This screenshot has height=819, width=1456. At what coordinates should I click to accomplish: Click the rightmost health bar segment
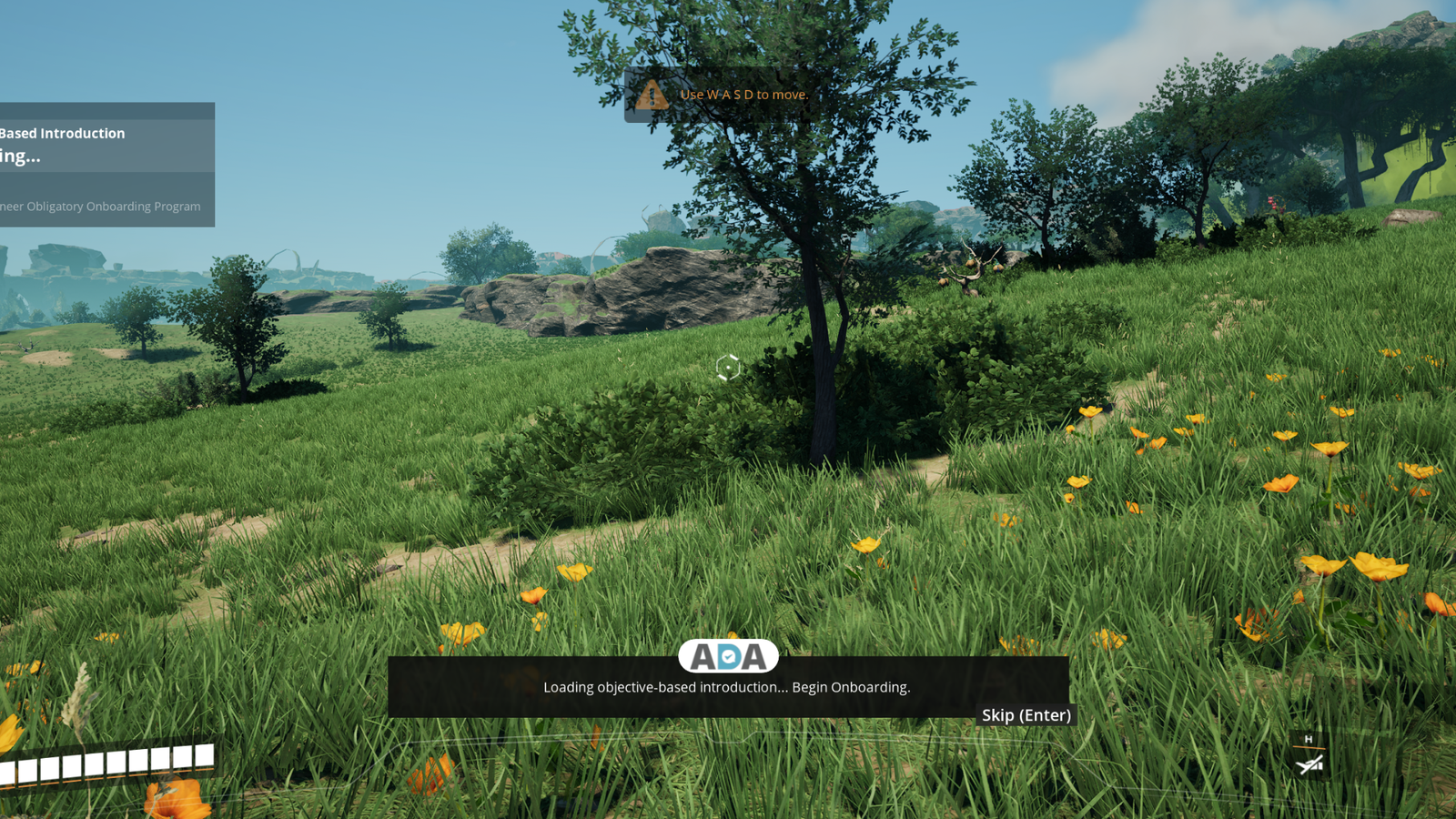click(x=204, y=754)
